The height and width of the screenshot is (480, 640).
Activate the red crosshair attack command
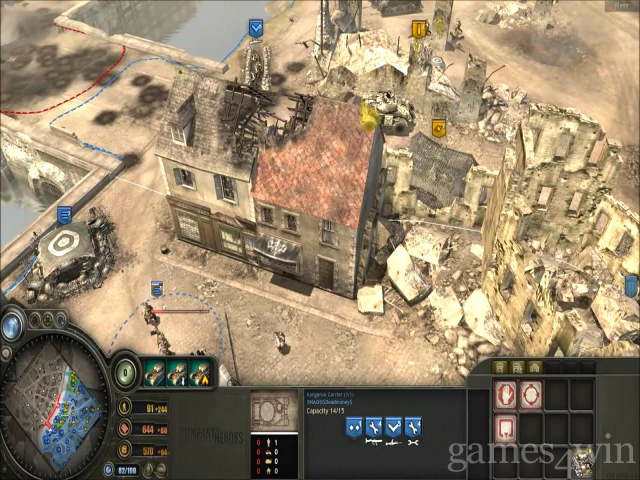click(x=530, y=394)
